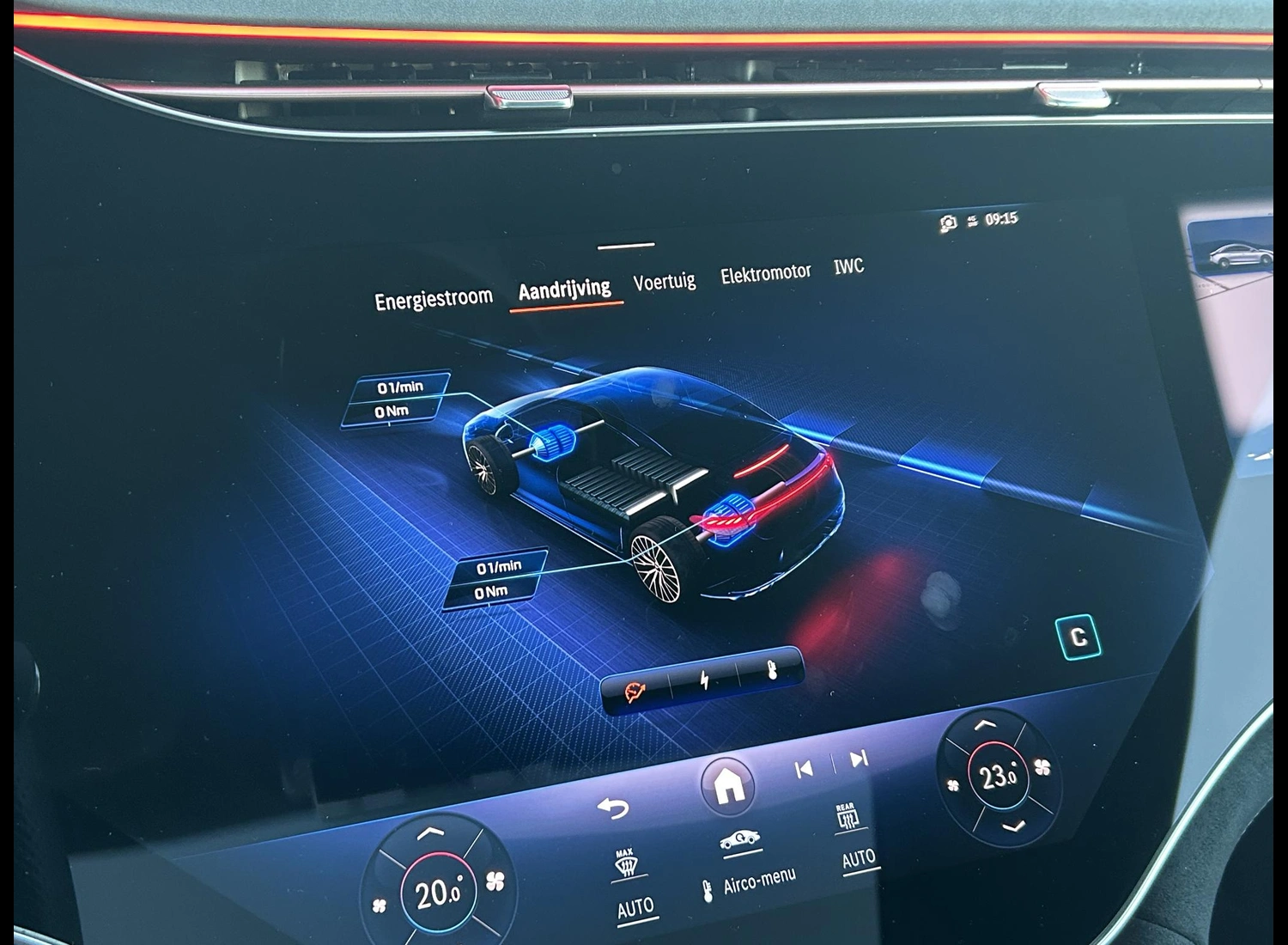1288x945 pixels.
Task: Toggle the MAX windshield defrost
Action: [x=626, y=865]
